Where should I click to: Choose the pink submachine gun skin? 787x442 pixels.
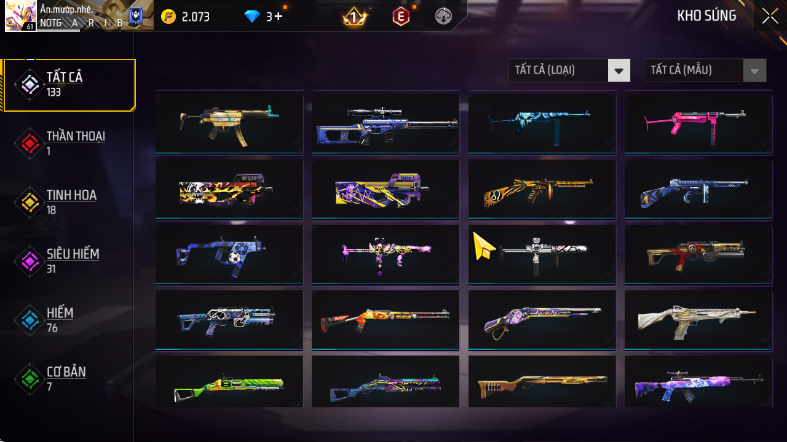coord(698,121)
